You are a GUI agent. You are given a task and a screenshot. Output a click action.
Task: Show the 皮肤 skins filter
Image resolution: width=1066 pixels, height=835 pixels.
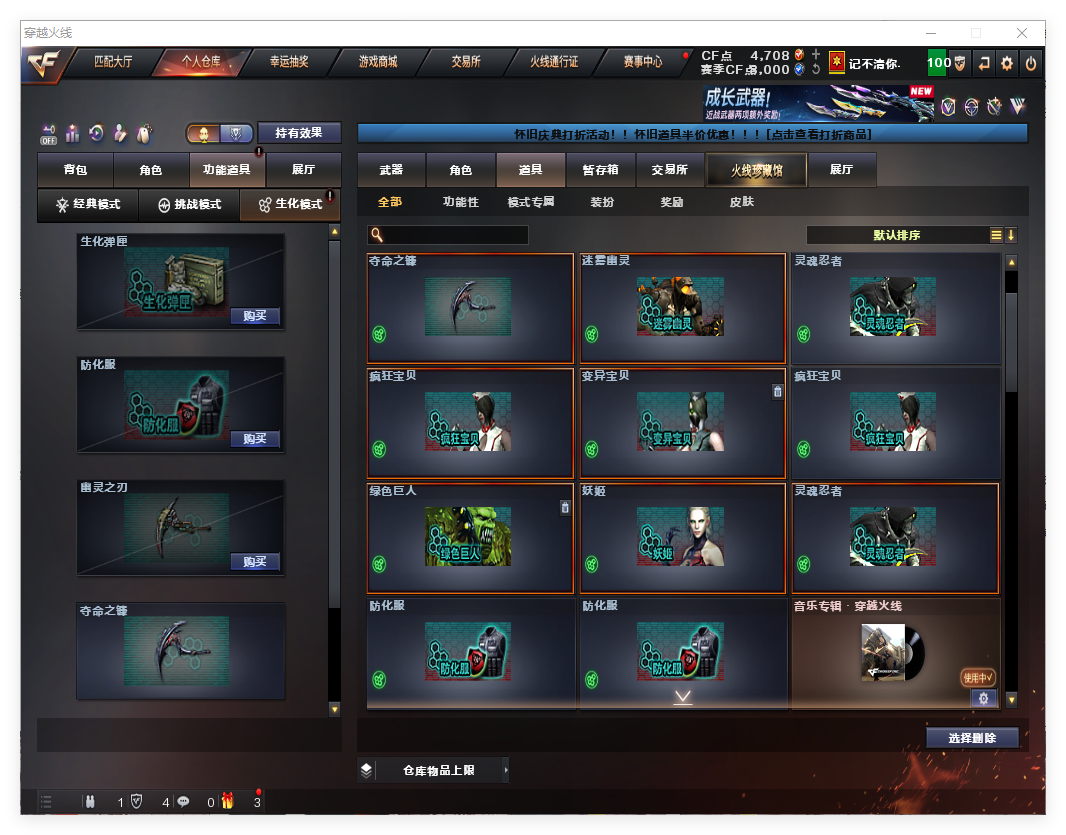[742, 202]
